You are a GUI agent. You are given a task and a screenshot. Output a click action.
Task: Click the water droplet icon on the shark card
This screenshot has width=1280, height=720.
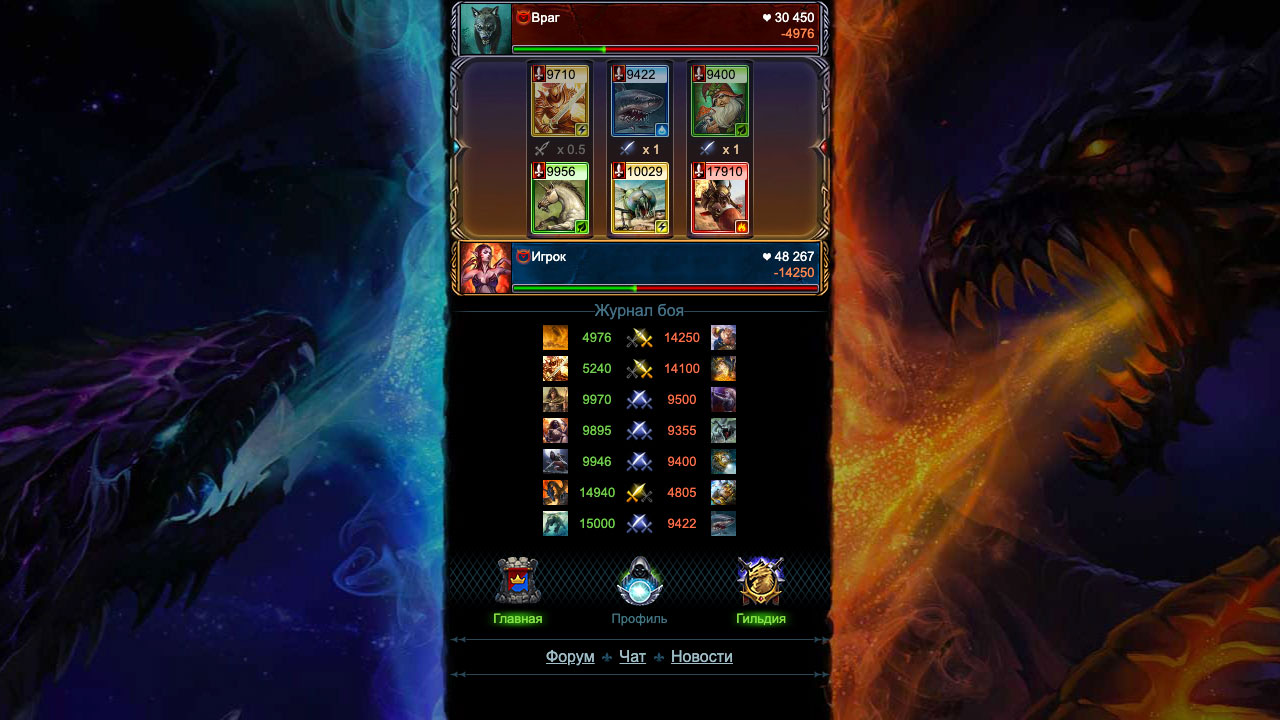click(662, 130)
